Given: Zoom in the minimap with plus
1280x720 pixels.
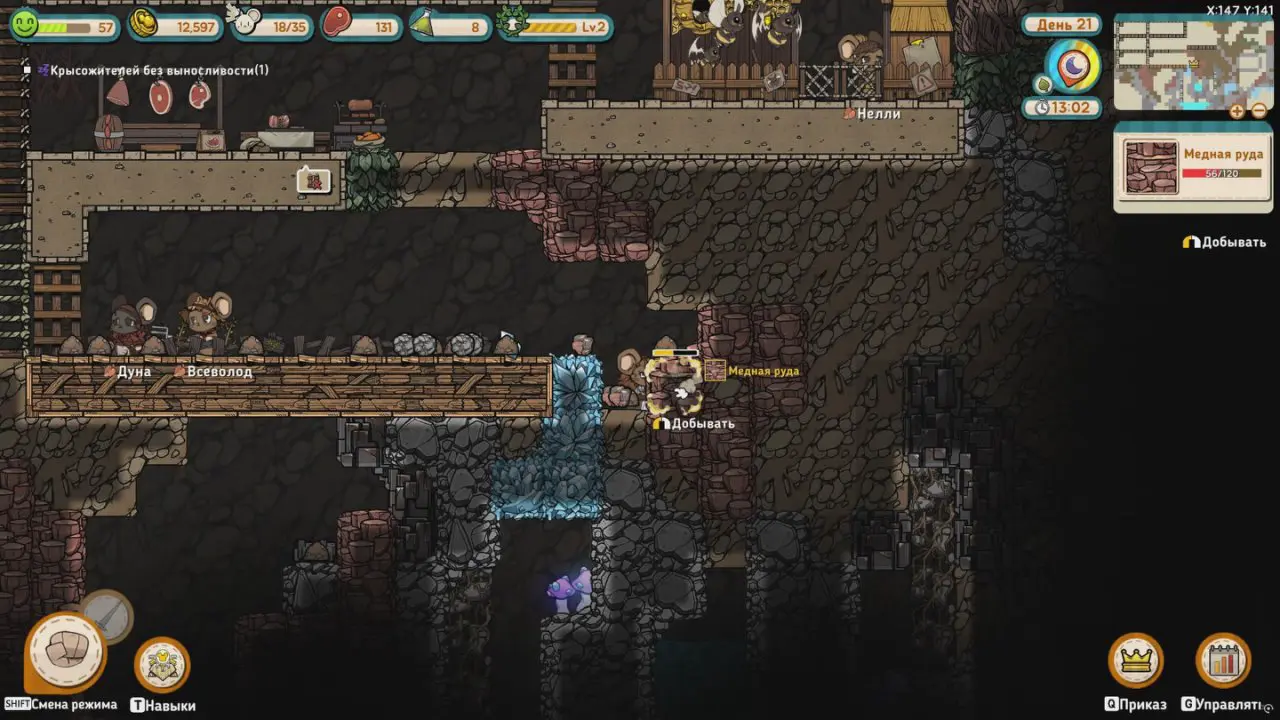Looking at the screenshot, I should [x=1238, y=111].
